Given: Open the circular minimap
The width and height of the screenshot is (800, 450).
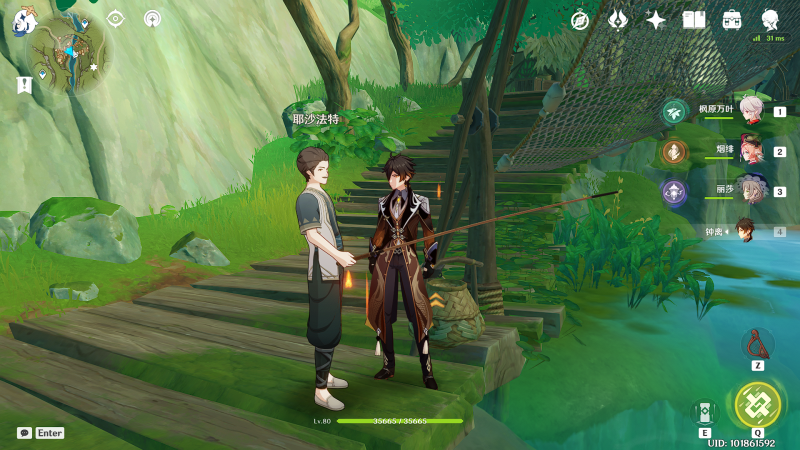Looking at the screenshot, I should pos(68,57).
